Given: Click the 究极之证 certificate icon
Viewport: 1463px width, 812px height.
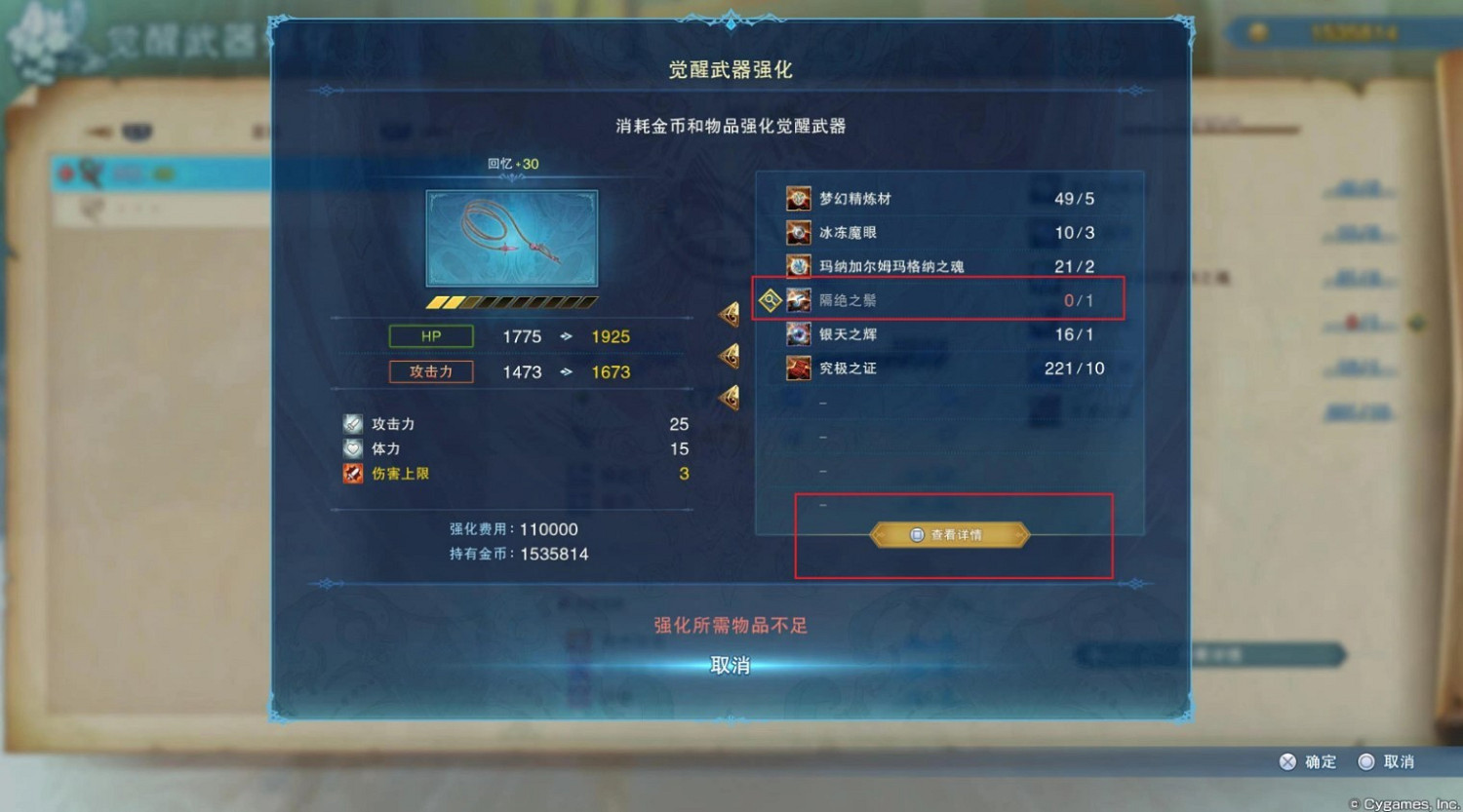Looking at the screenshot, I should (x=798, y=367).
